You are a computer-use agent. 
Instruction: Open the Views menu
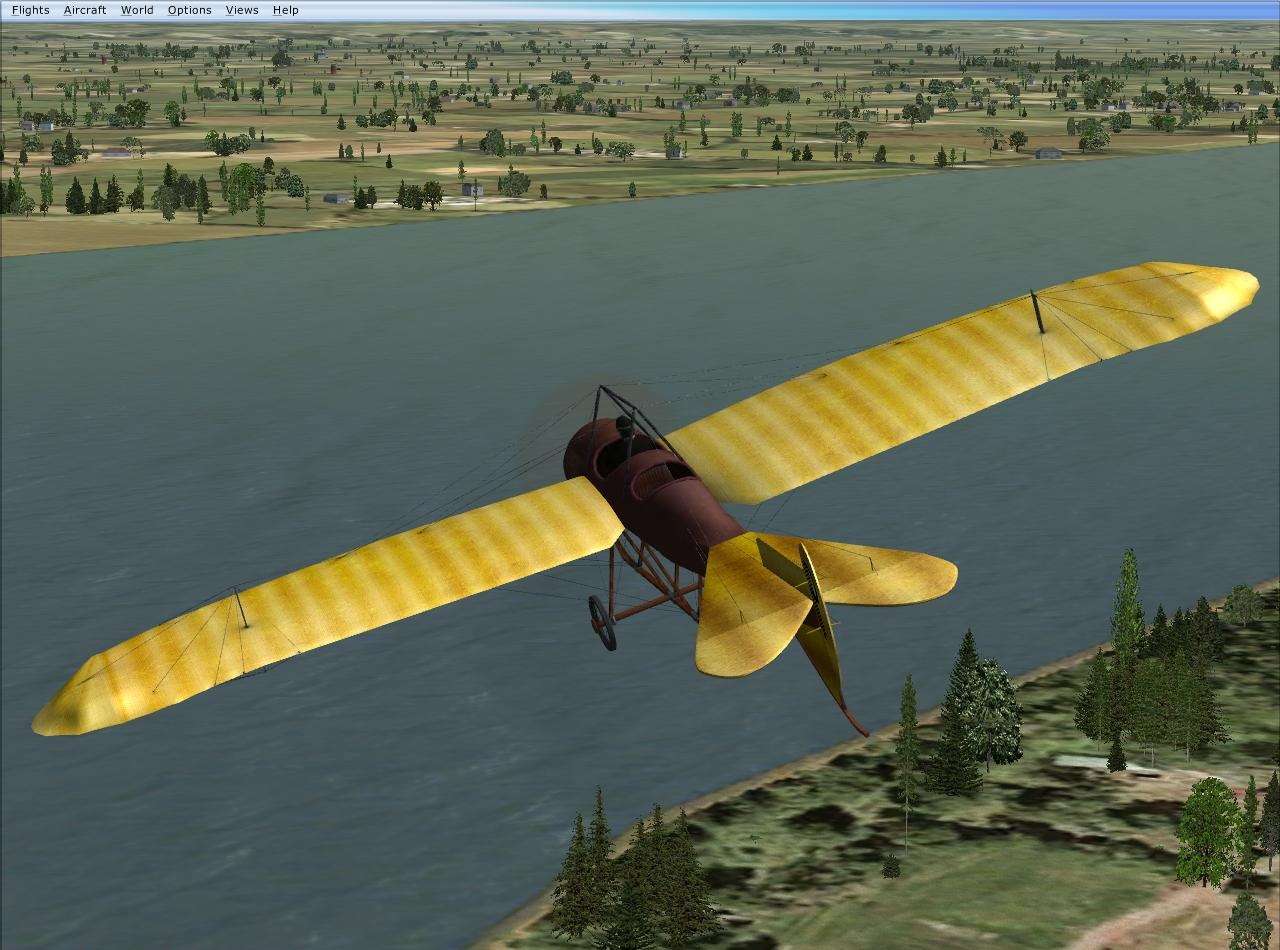(241, 9)
